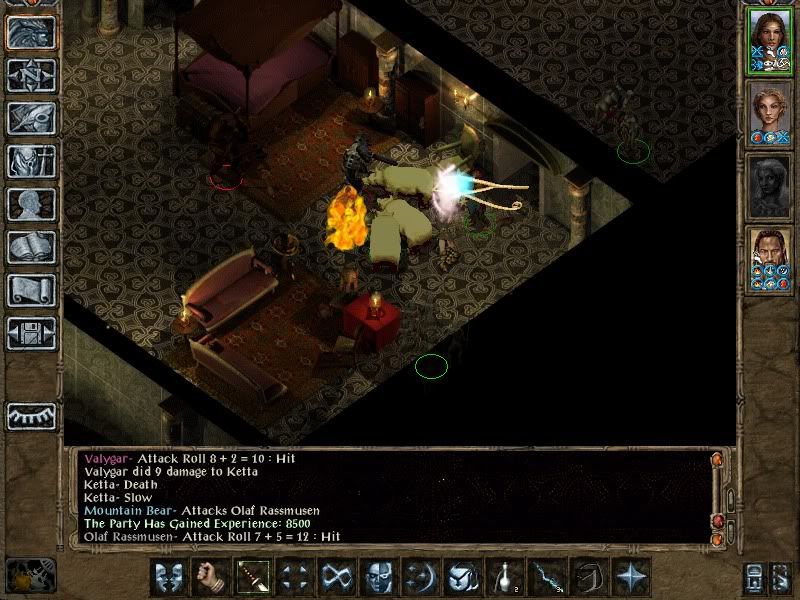Click the rest button in the bottom-left corner
The image size is (800, 600).
[31, 575]
